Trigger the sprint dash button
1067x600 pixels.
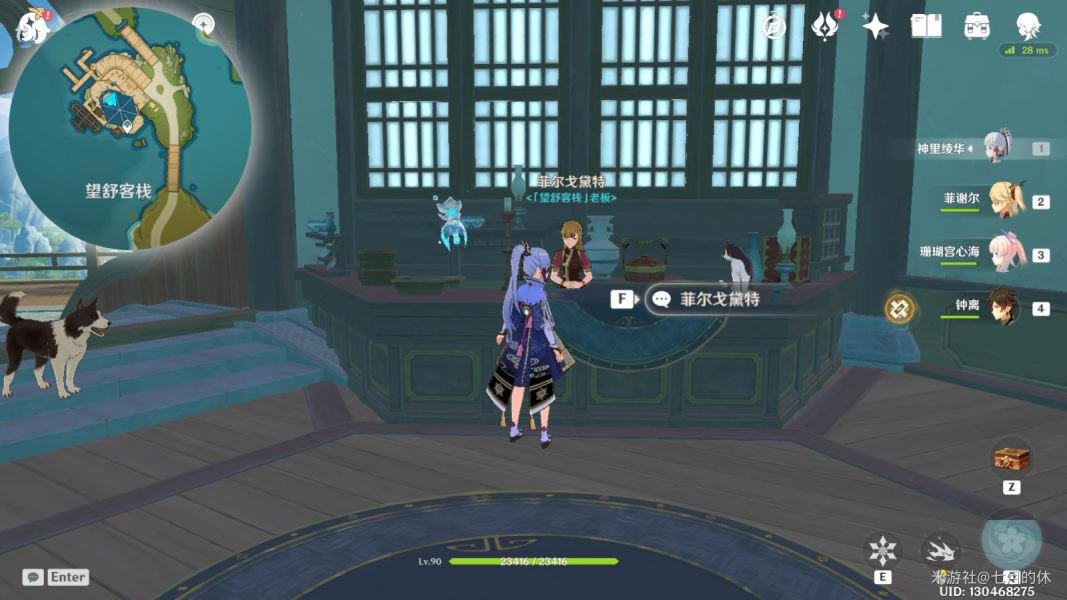940,550
